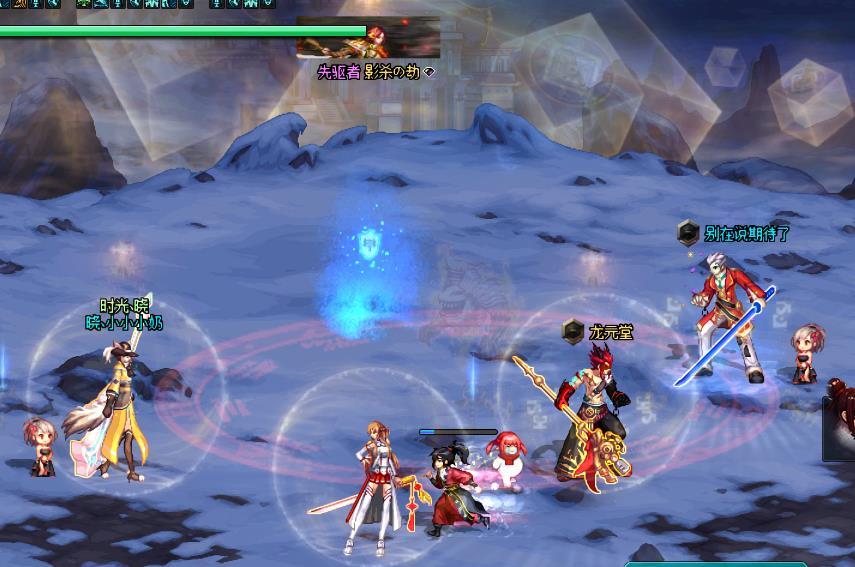This screenshot has width=855, height=567.
Task: Click the boss portrait beside the health bar
Action: tap(369, 38)
